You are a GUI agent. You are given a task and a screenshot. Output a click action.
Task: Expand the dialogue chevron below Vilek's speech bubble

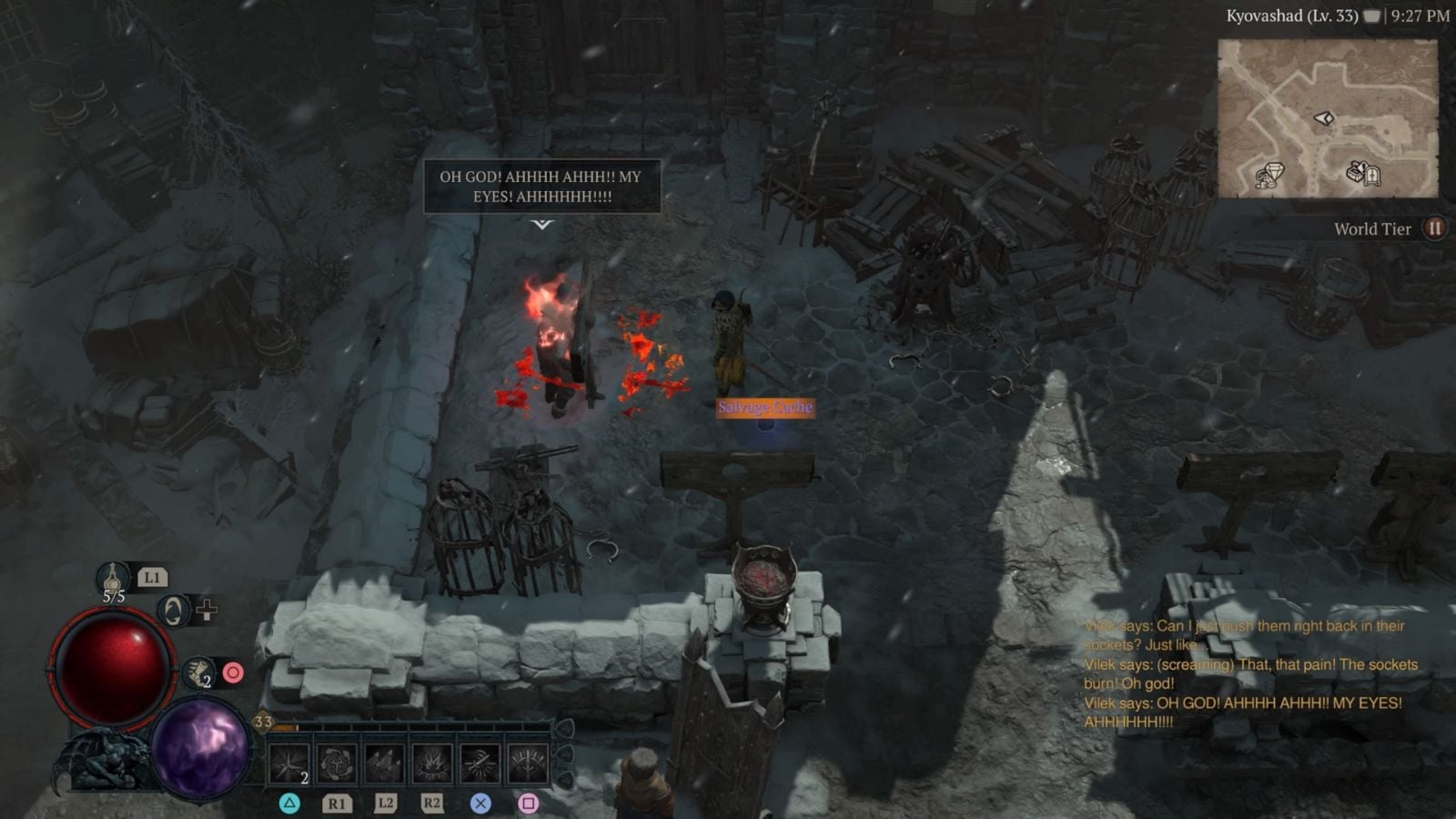(x=543, y=225)
